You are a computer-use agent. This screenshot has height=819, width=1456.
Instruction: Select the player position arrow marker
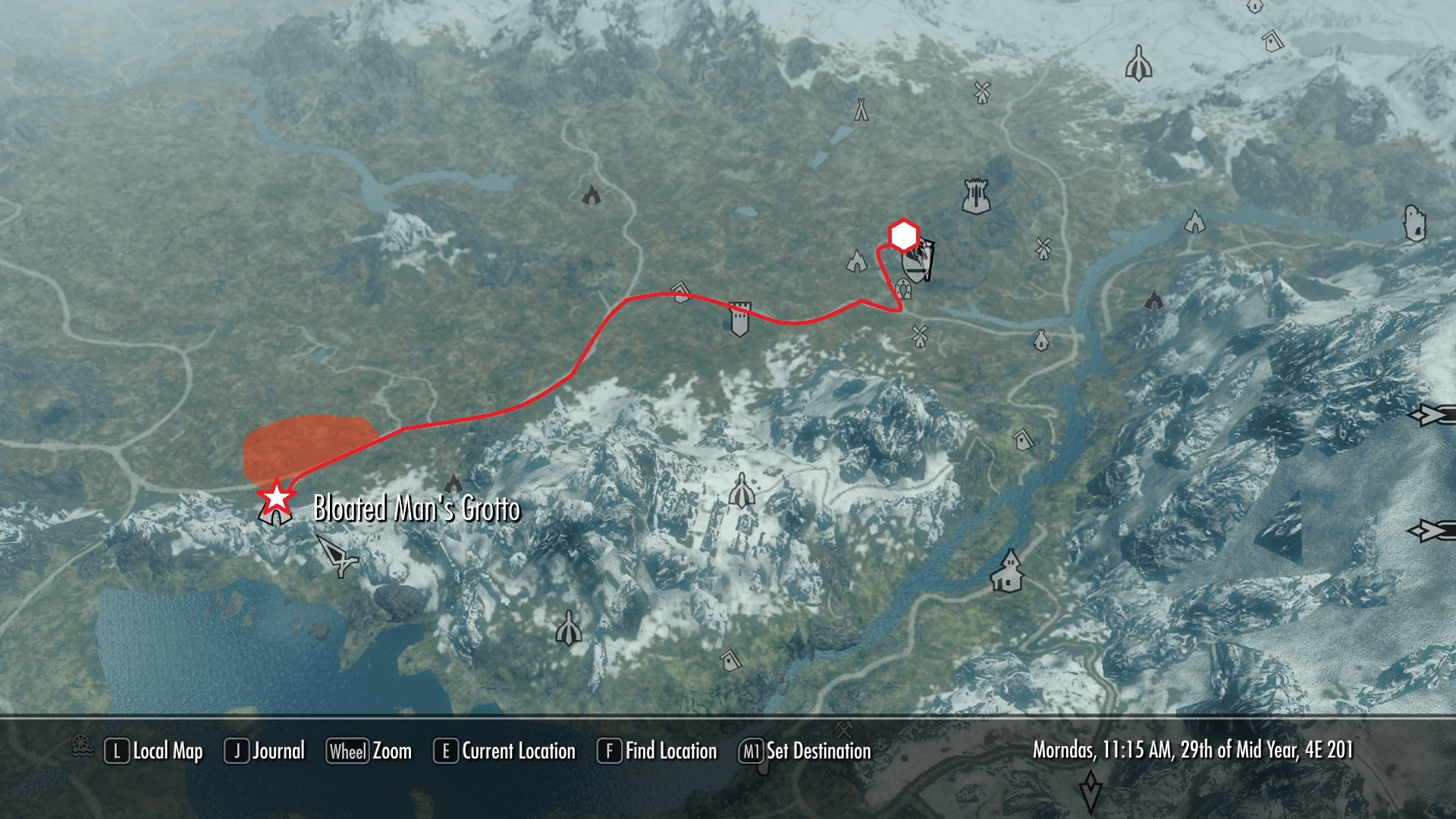tap(337, 554)
